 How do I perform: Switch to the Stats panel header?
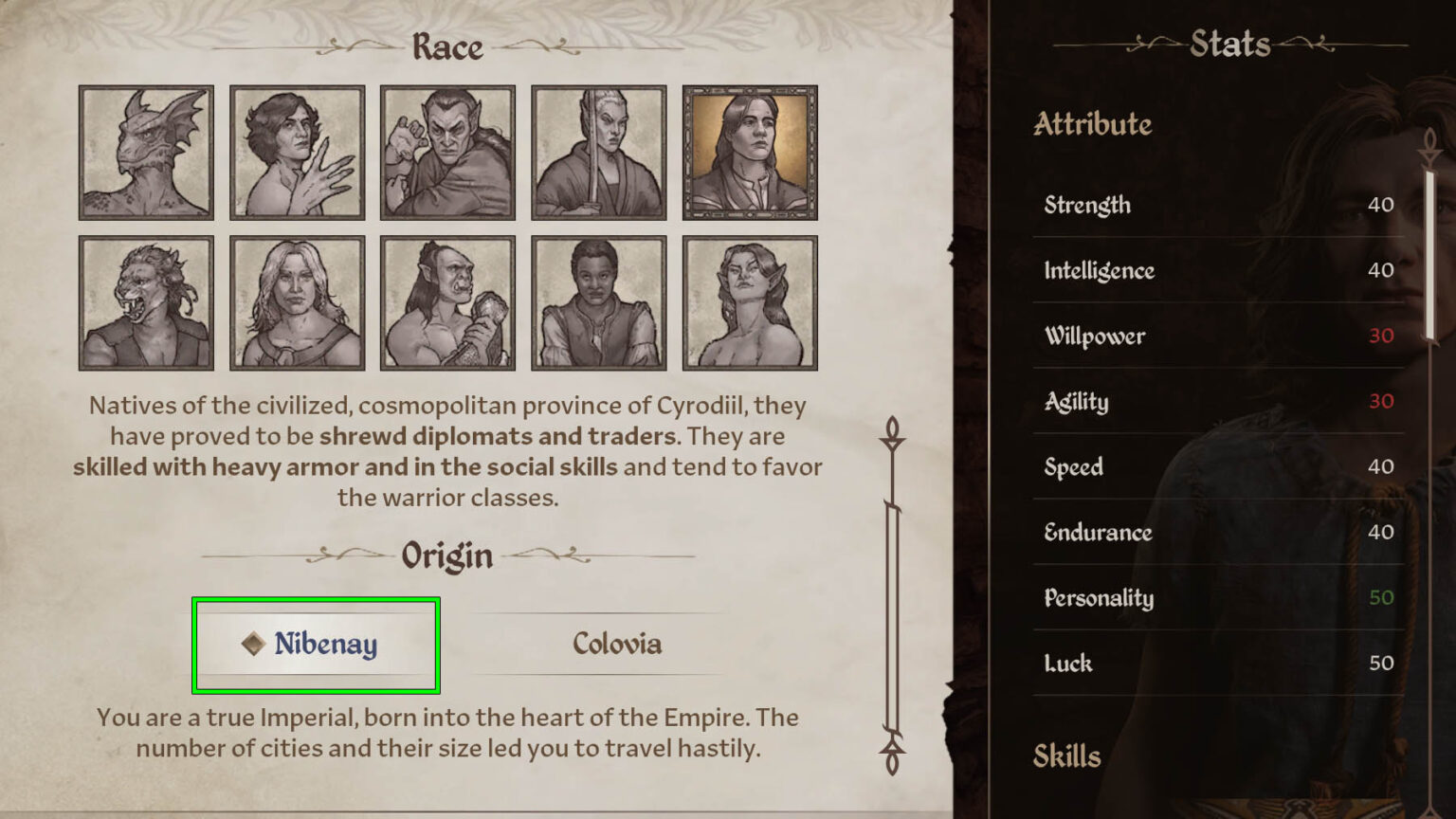(1231, 44)
